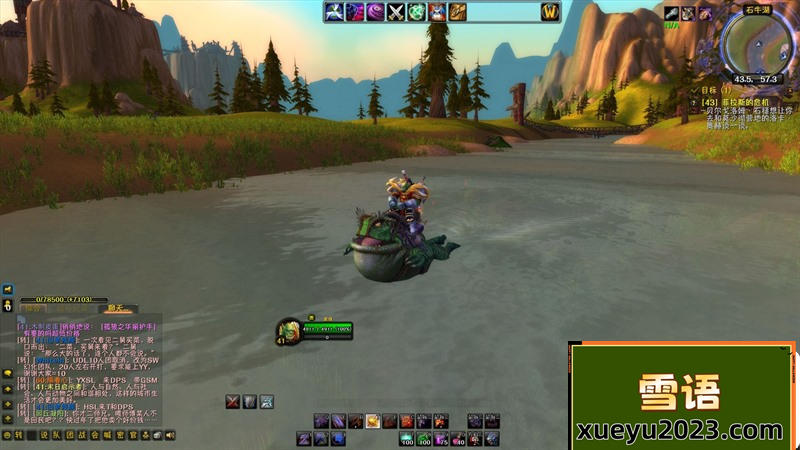Select the red crossed-out stance icon
Screen dimensions: 800x450
click(x=233, y=402)
